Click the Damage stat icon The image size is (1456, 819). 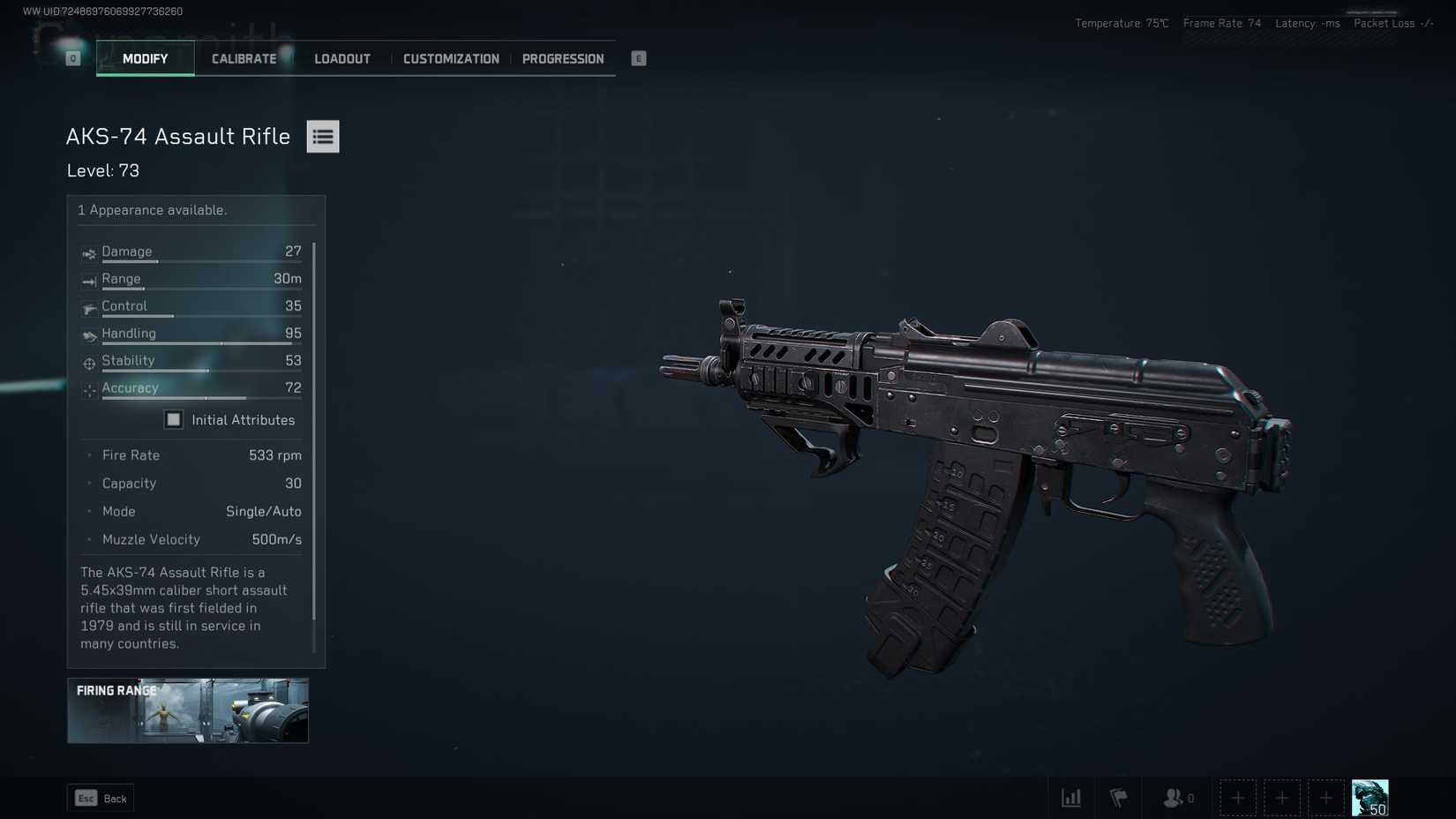(88, 253)
